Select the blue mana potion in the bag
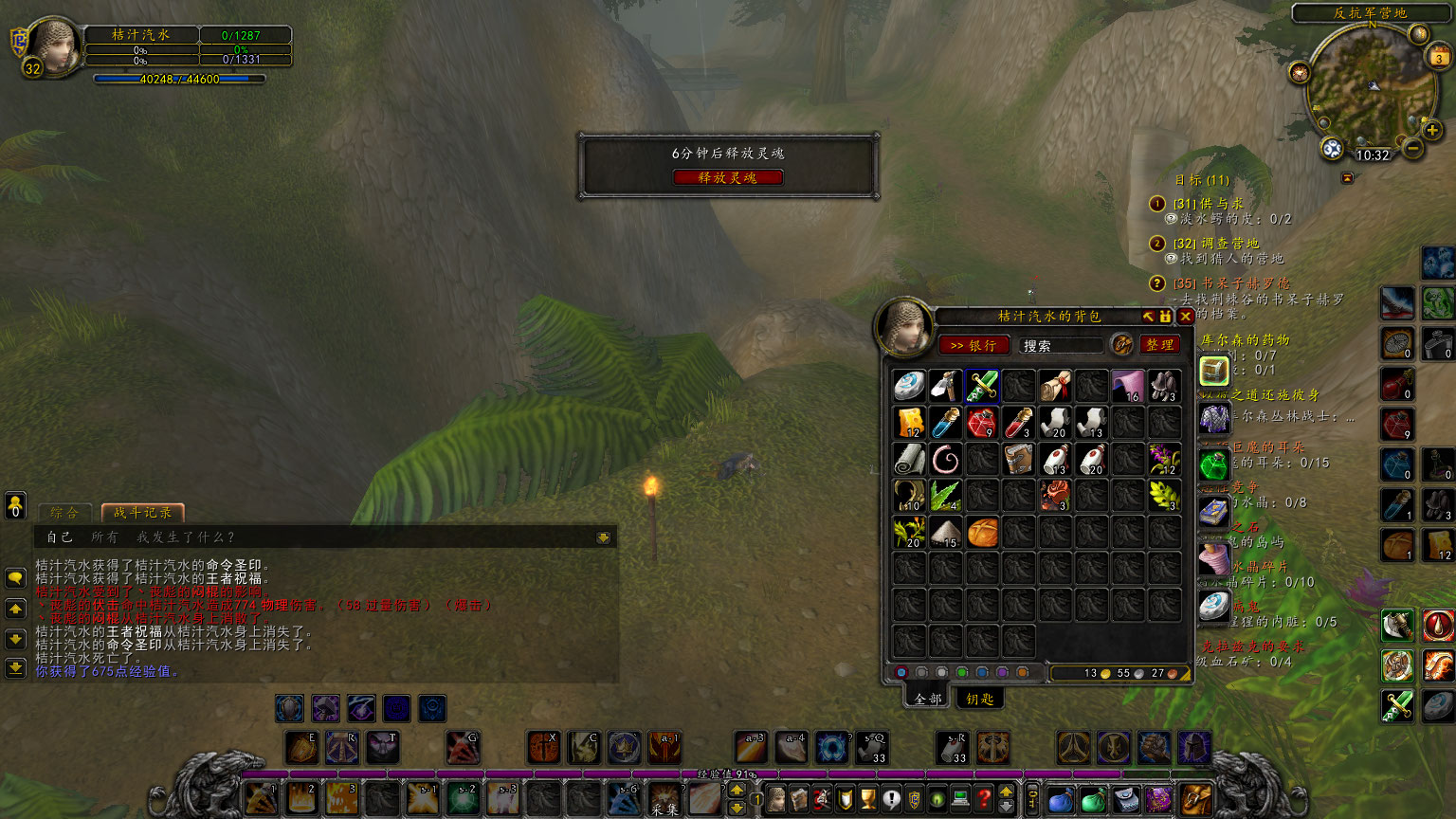Viewport: 1456px width, 819px height. (945, 423)
